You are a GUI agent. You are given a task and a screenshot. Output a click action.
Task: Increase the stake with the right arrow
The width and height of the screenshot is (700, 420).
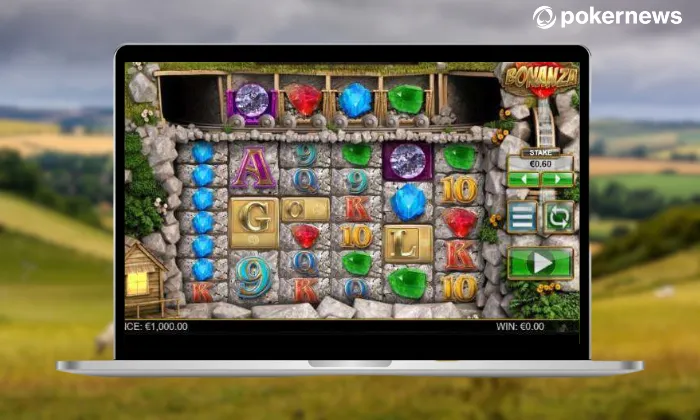pyautogui.click(x=557, y=180)
